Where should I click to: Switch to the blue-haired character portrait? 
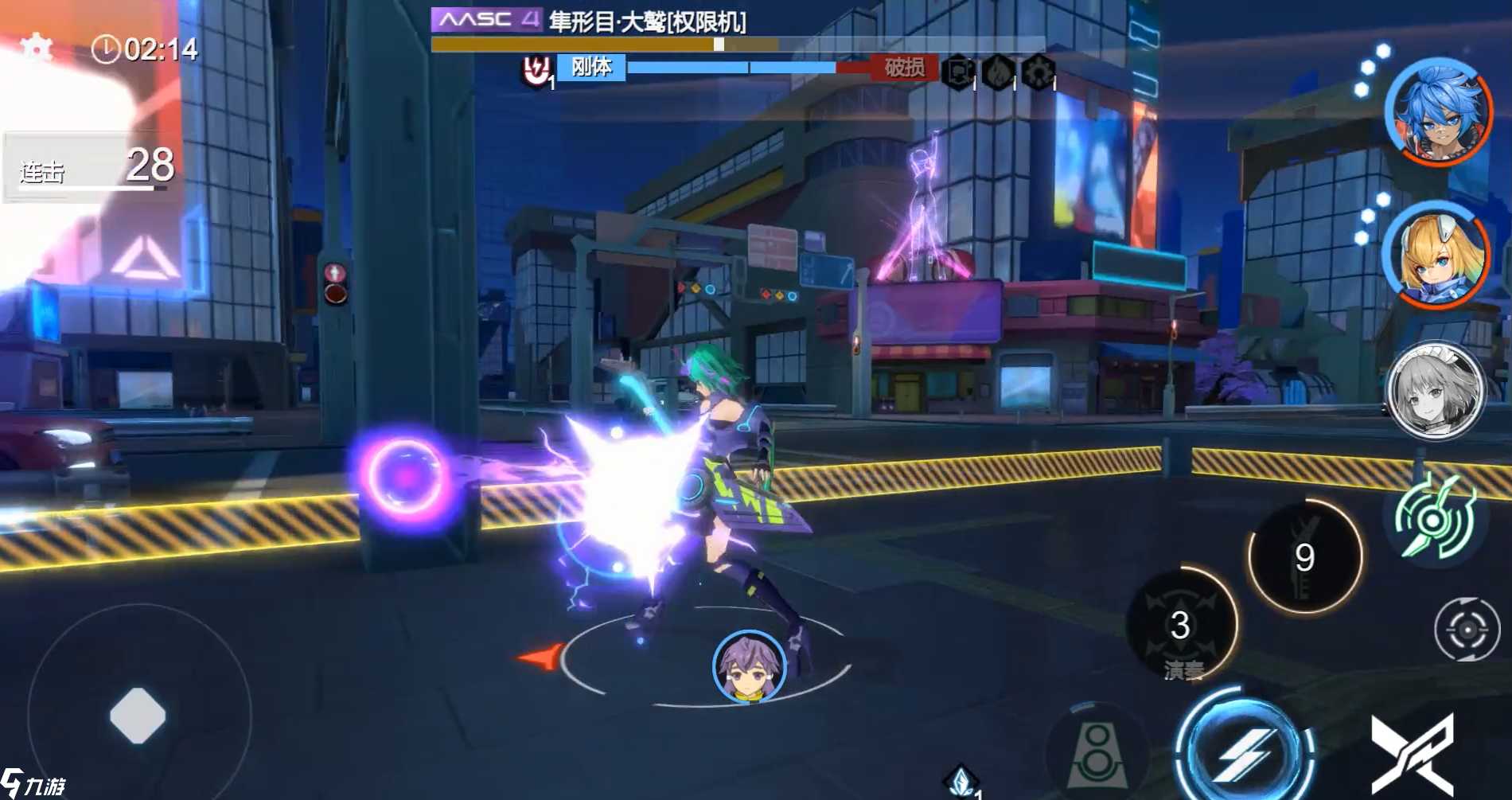[1438, 111]
